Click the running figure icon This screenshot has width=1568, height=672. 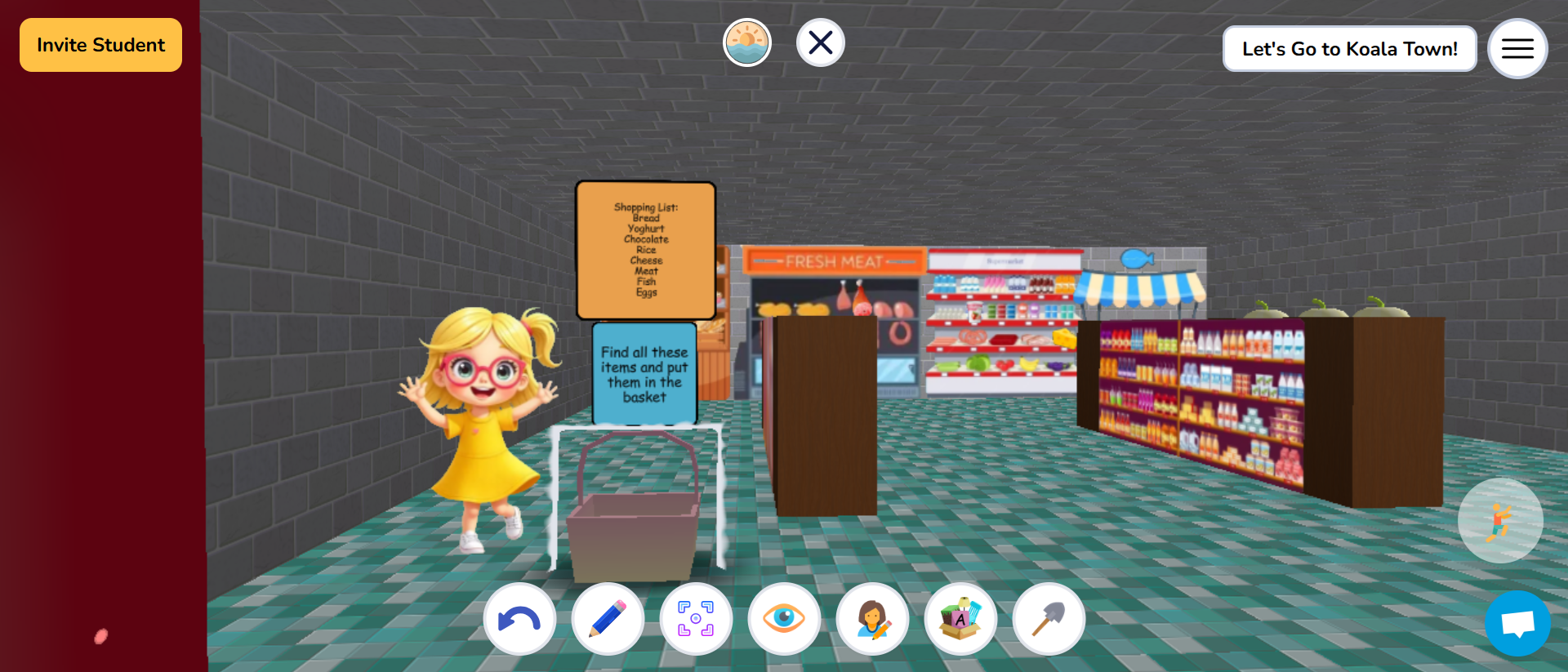coord(1500,520)
